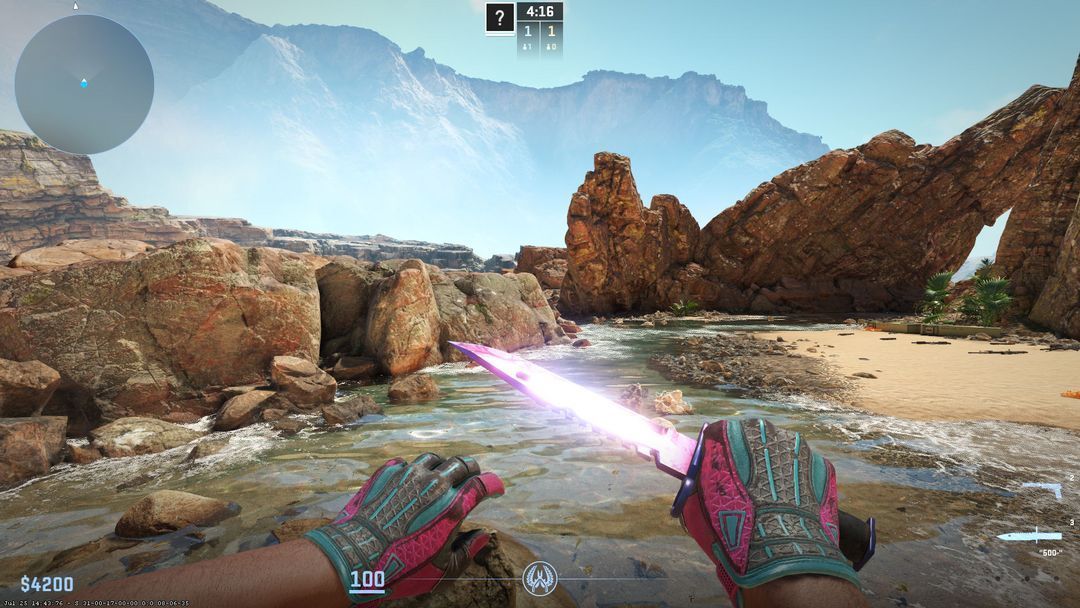Select the question-mark player avatar at top
The height and width of the screenshot is (608, 1080).
click(500, 18)
